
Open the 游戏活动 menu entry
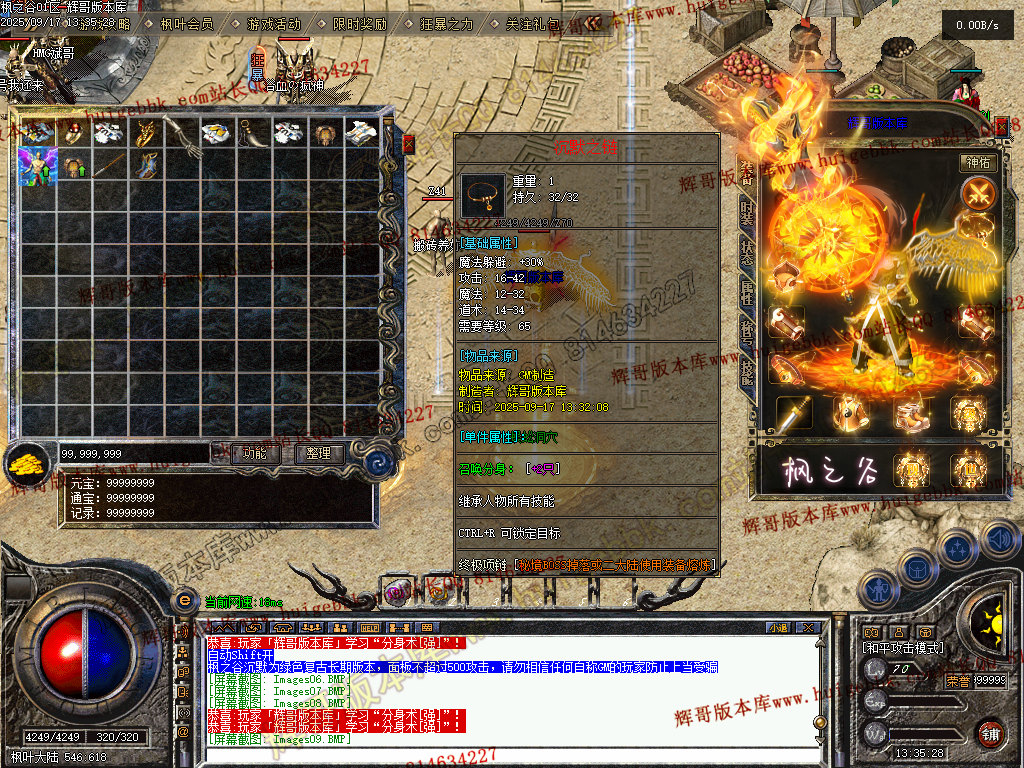tap(272, 24)
